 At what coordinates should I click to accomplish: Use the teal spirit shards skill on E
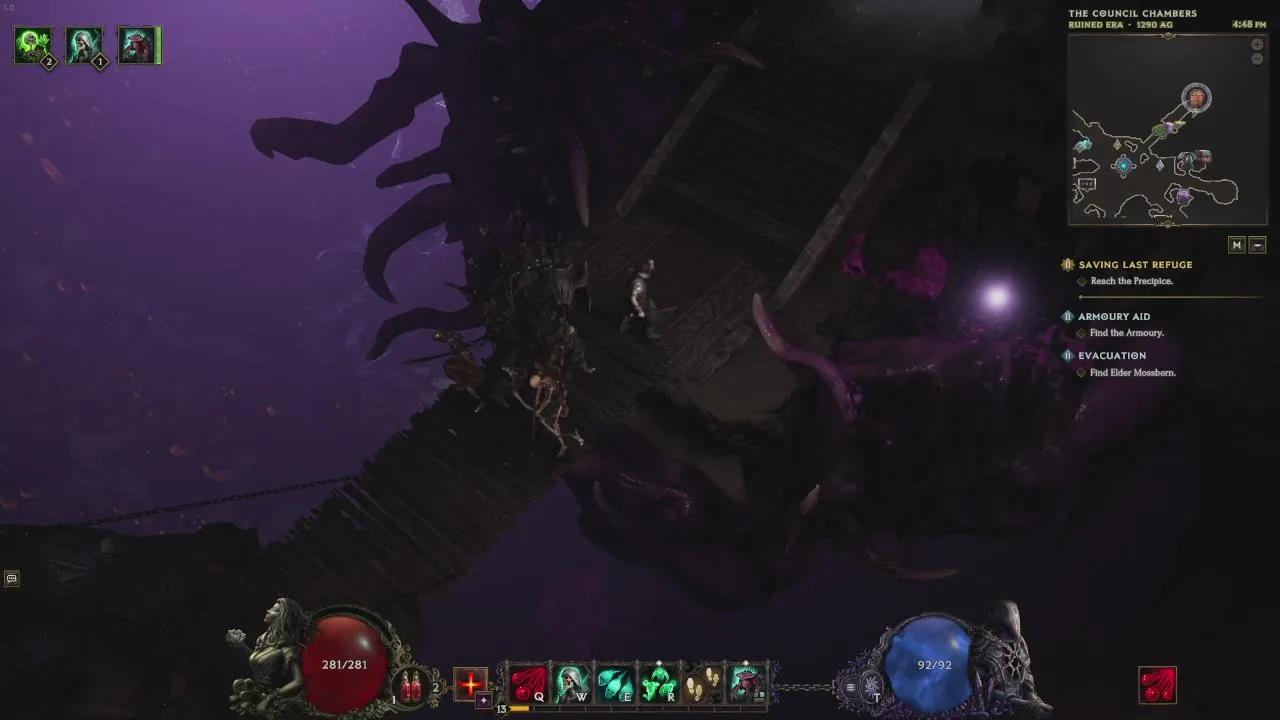[615, 684]
